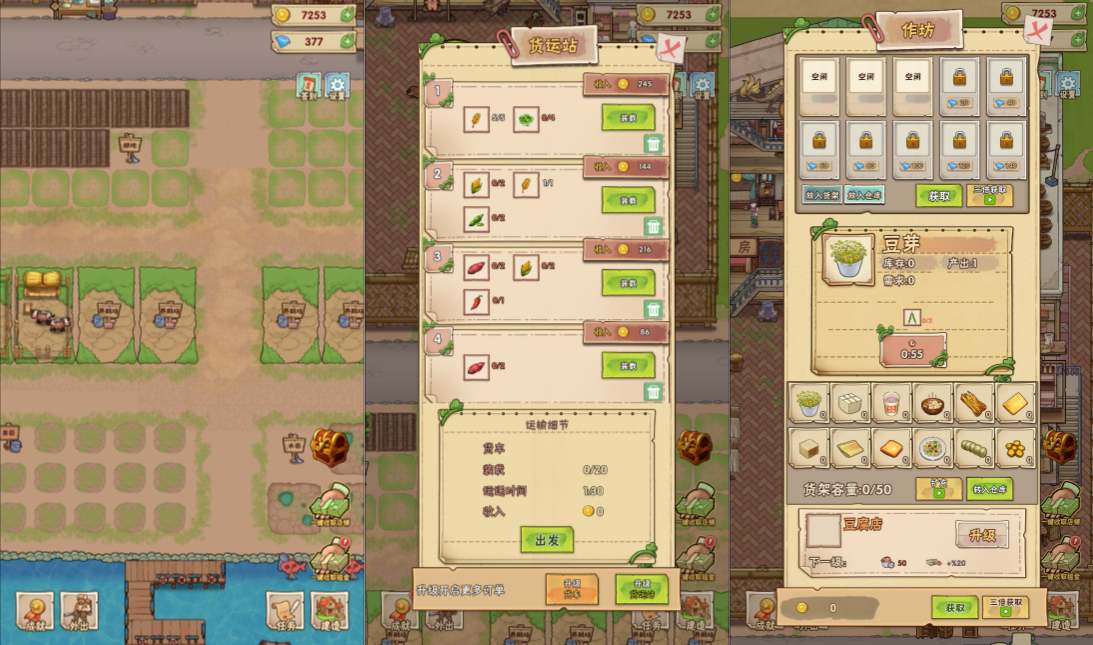This screenshot has width=1093, height=645.
Task: Claim order 4 with 86 coin income
Action: coord(628,364)
